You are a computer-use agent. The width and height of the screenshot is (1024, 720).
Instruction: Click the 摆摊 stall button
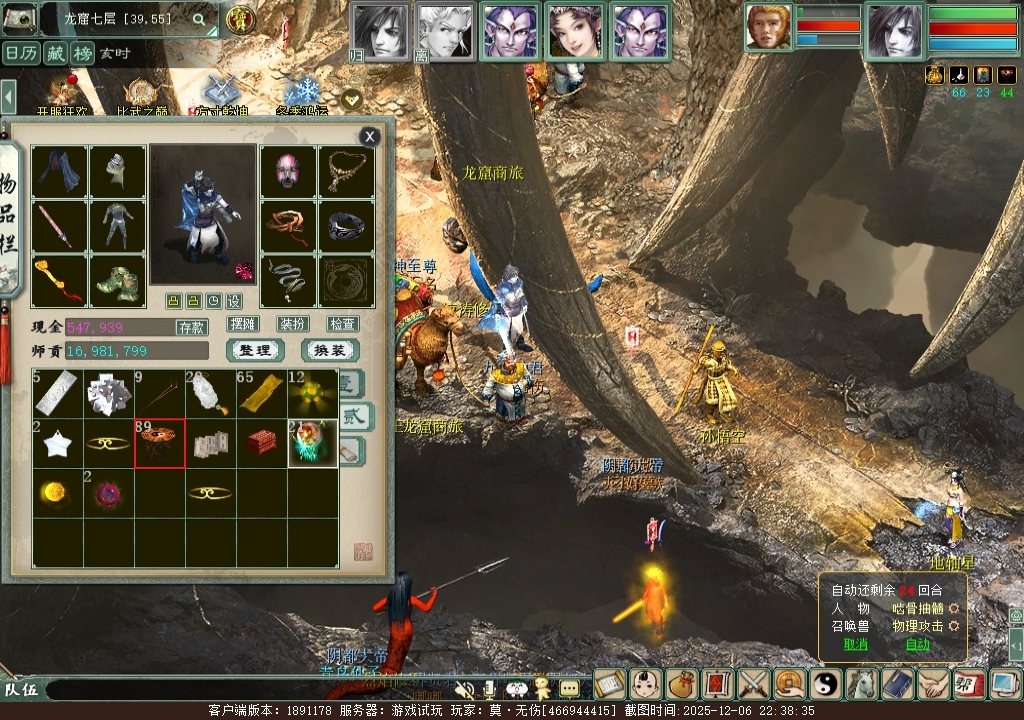click(x=243, y=324)
